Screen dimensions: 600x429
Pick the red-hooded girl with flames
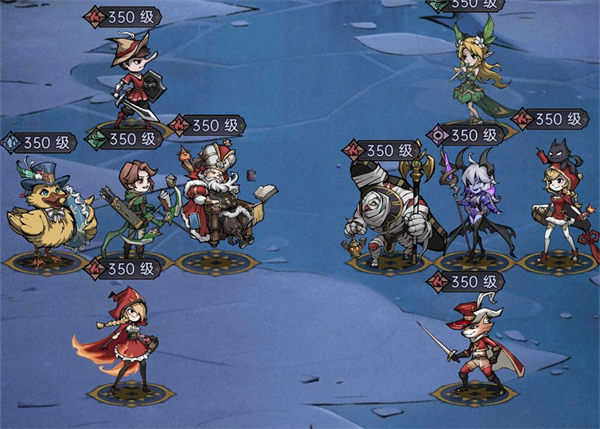click(124, 338)
